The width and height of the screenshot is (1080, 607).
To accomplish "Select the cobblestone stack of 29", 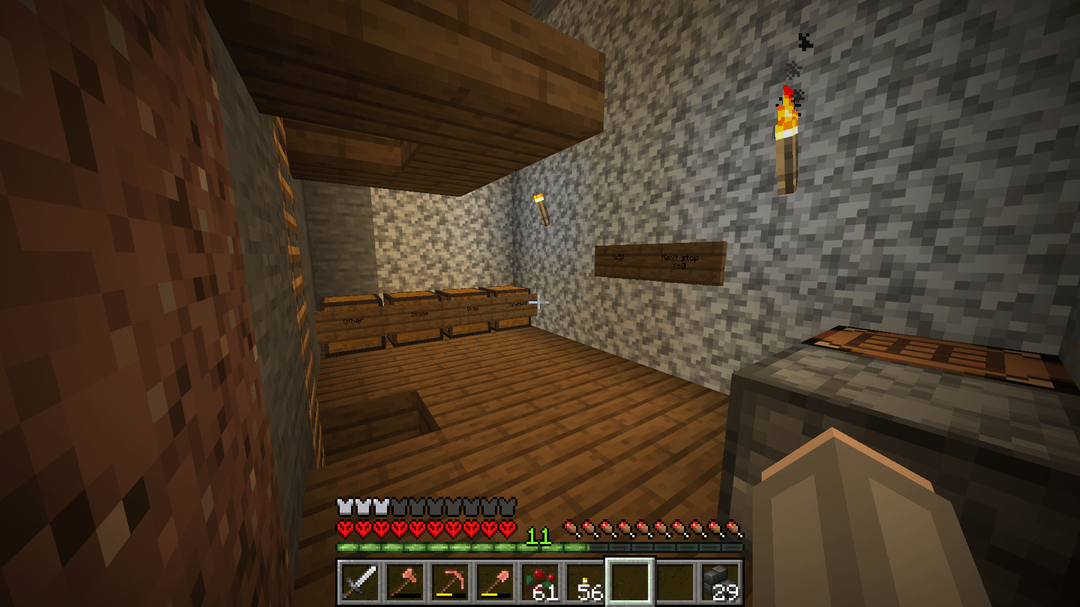I will click(720, 582).
